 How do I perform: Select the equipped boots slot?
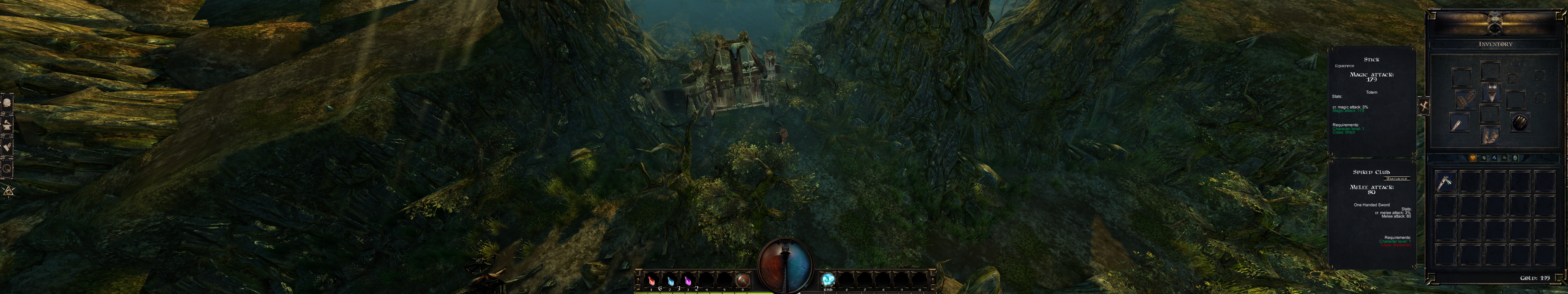tap(1490, 135)
